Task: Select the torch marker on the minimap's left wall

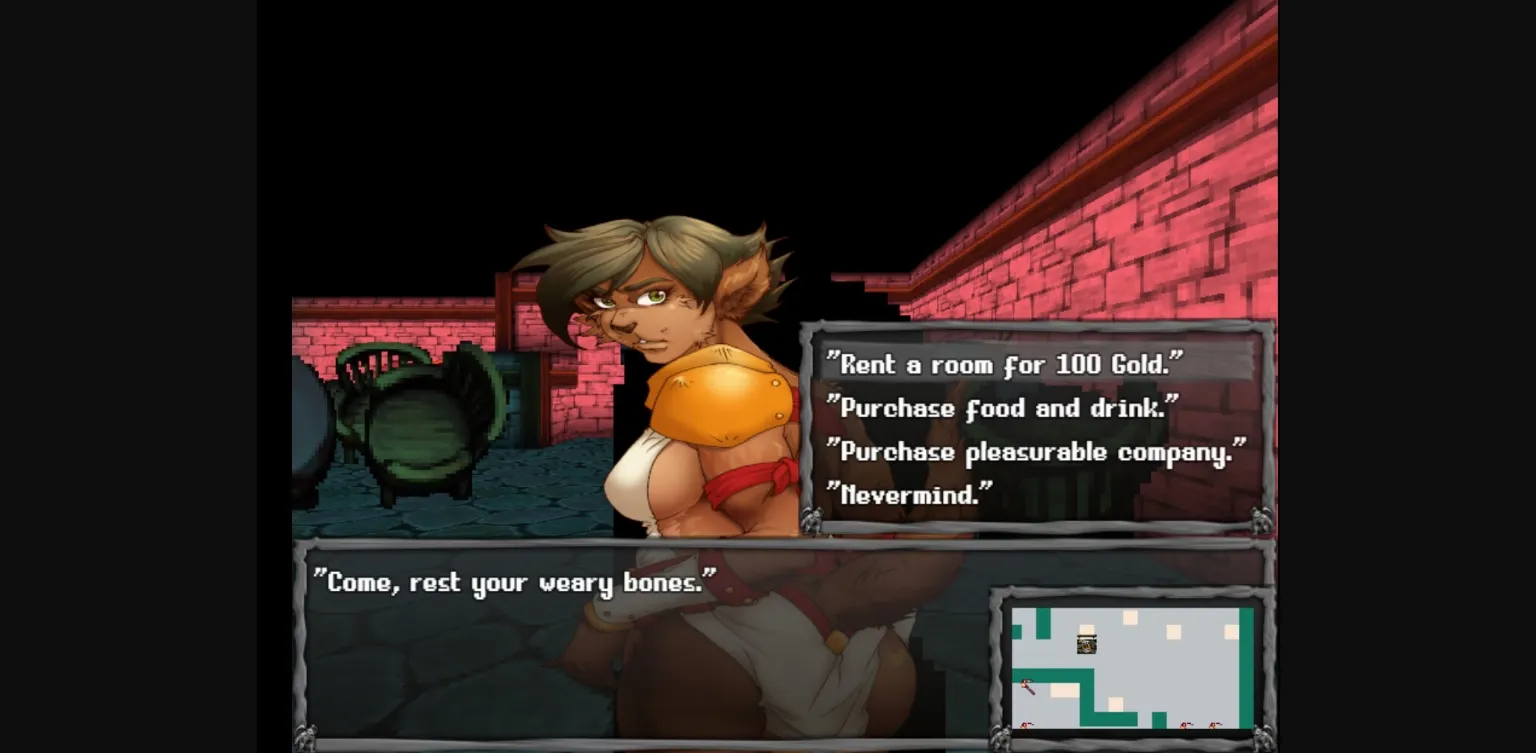Action: pos(1026,685)
